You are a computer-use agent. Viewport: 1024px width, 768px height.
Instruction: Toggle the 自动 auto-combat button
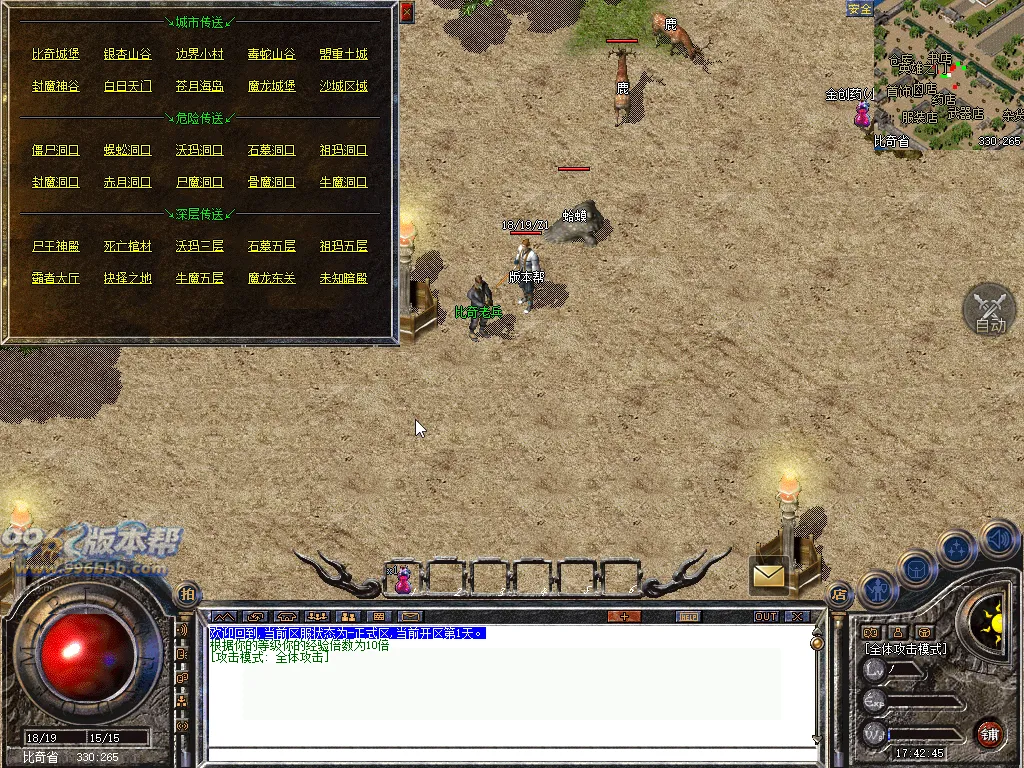989,310
